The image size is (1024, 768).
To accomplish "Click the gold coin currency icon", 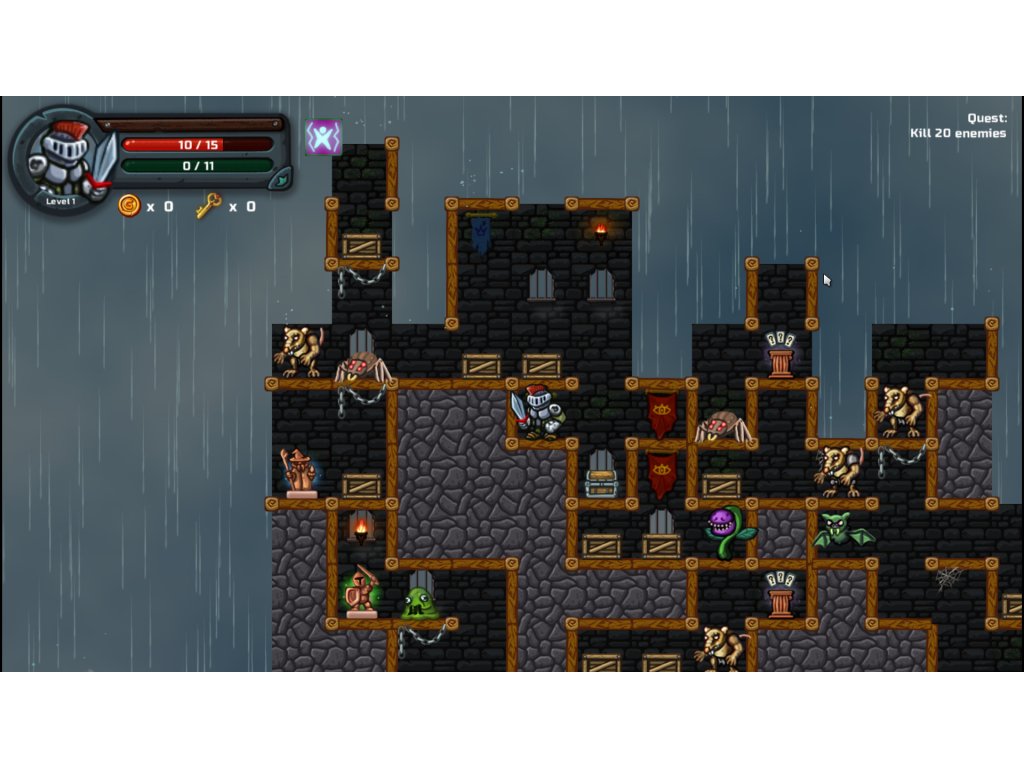I will click(129, 206).
